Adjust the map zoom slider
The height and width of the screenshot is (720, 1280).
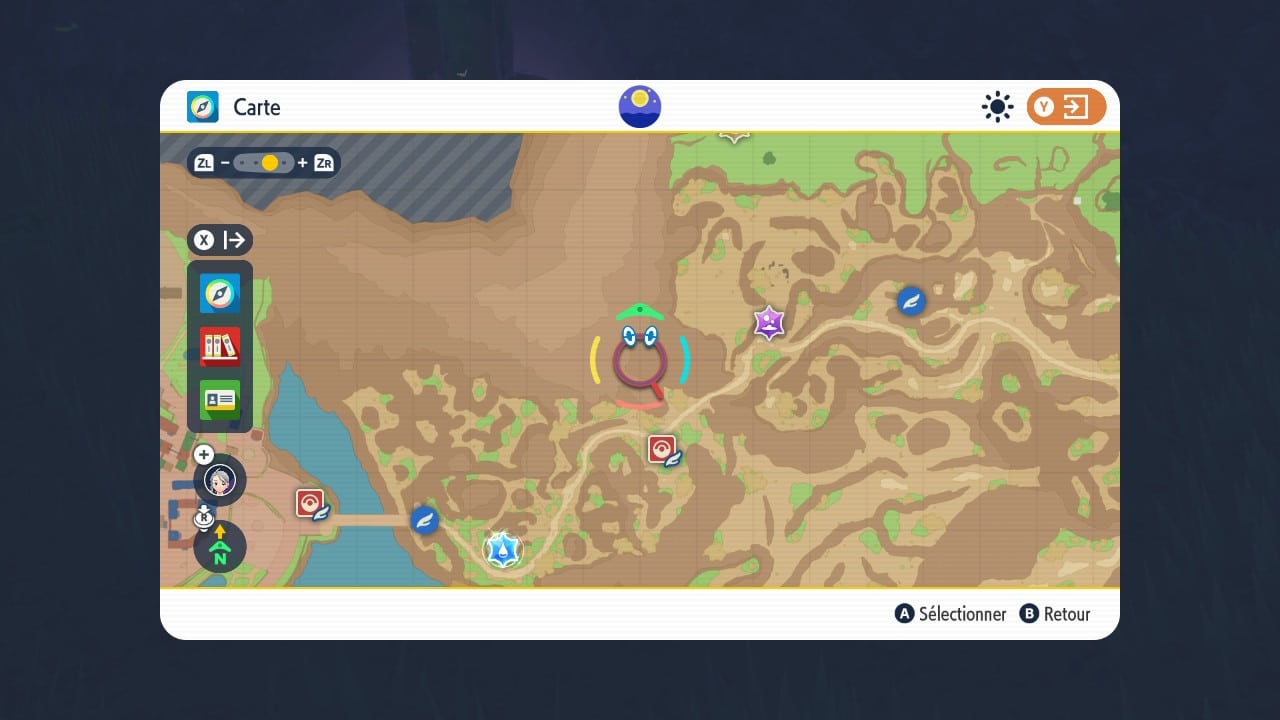(264, 163)
